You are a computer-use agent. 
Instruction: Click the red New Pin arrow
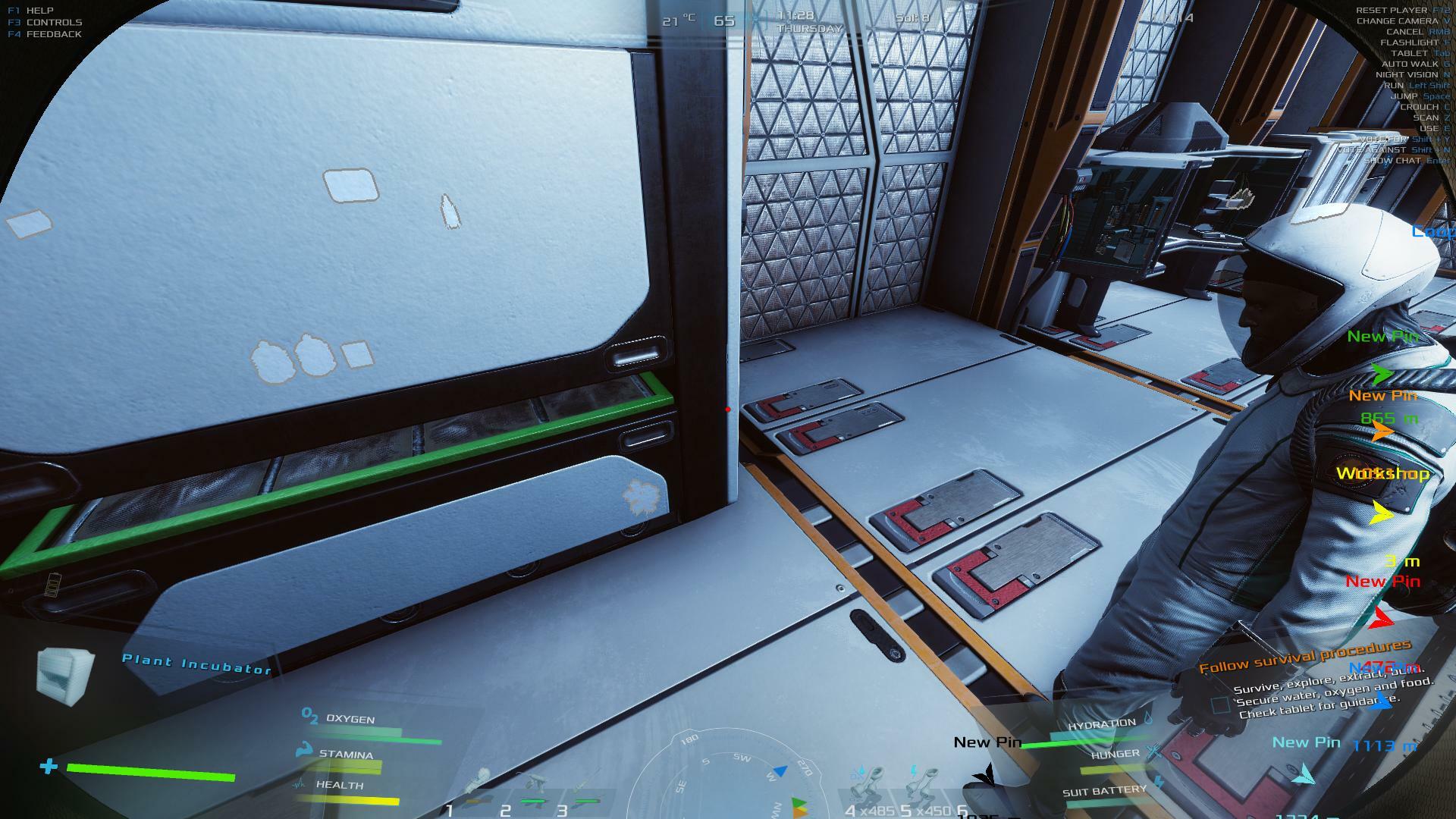coord(1383,617)
